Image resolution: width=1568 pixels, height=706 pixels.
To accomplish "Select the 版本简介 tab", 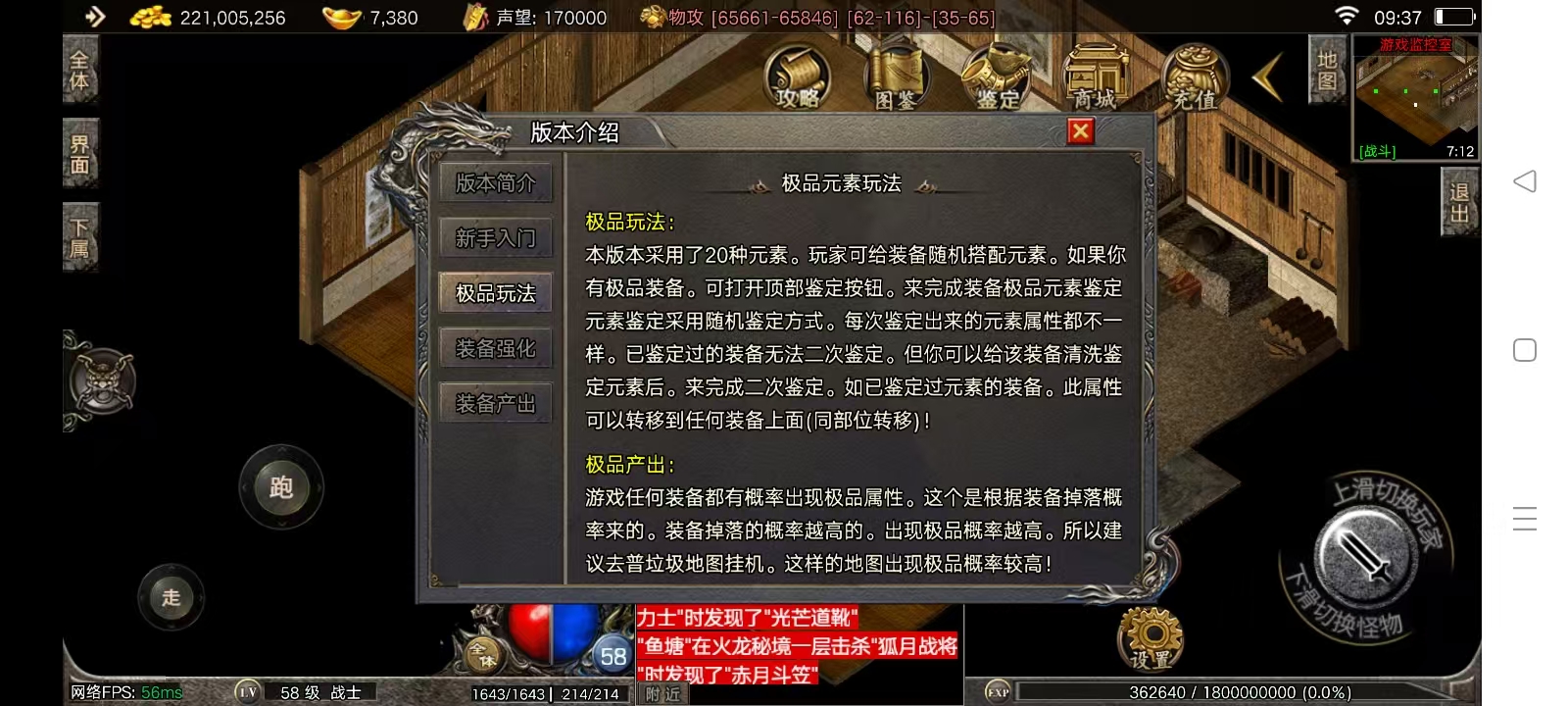I will tap(496, 183).
